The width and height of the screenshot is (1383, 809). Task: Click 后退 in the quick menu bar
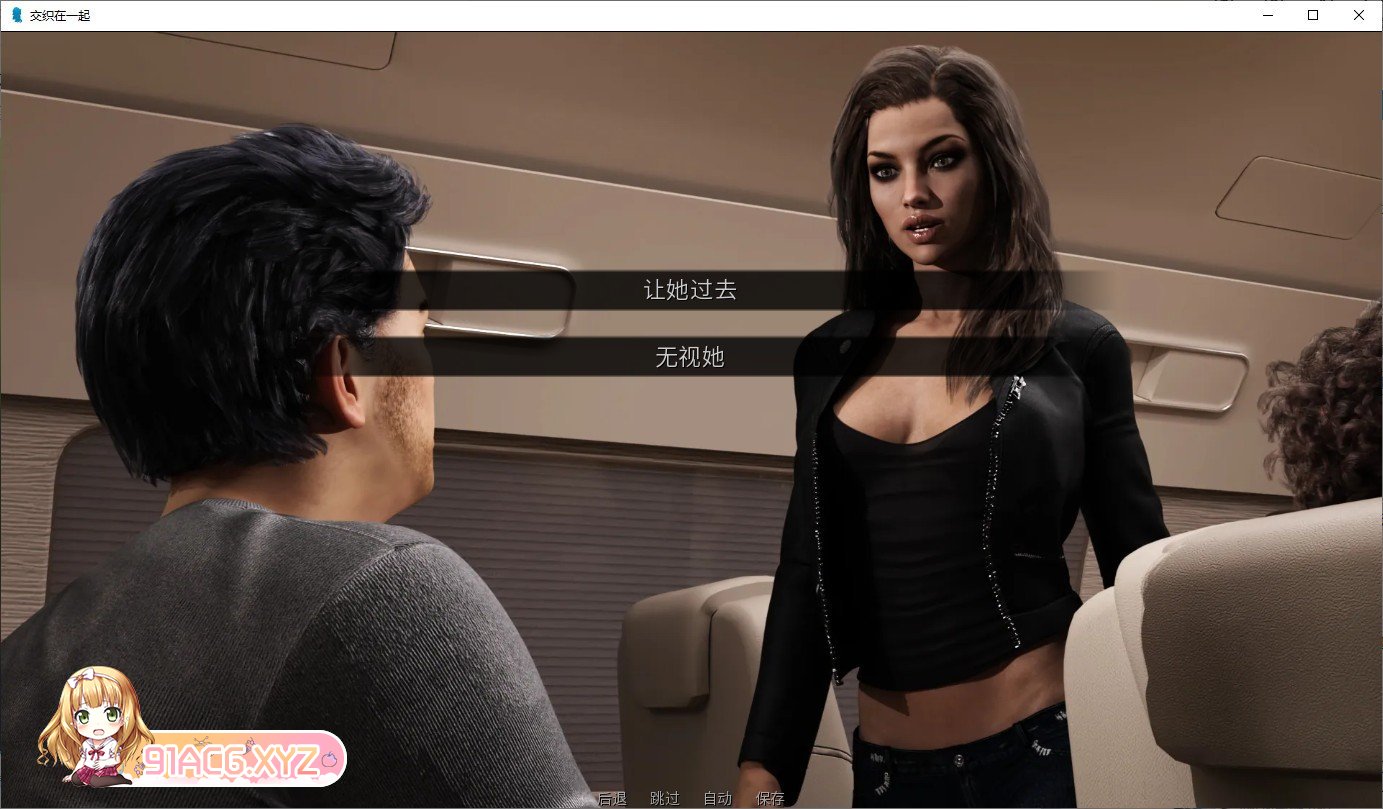click(x=612, y=798)
